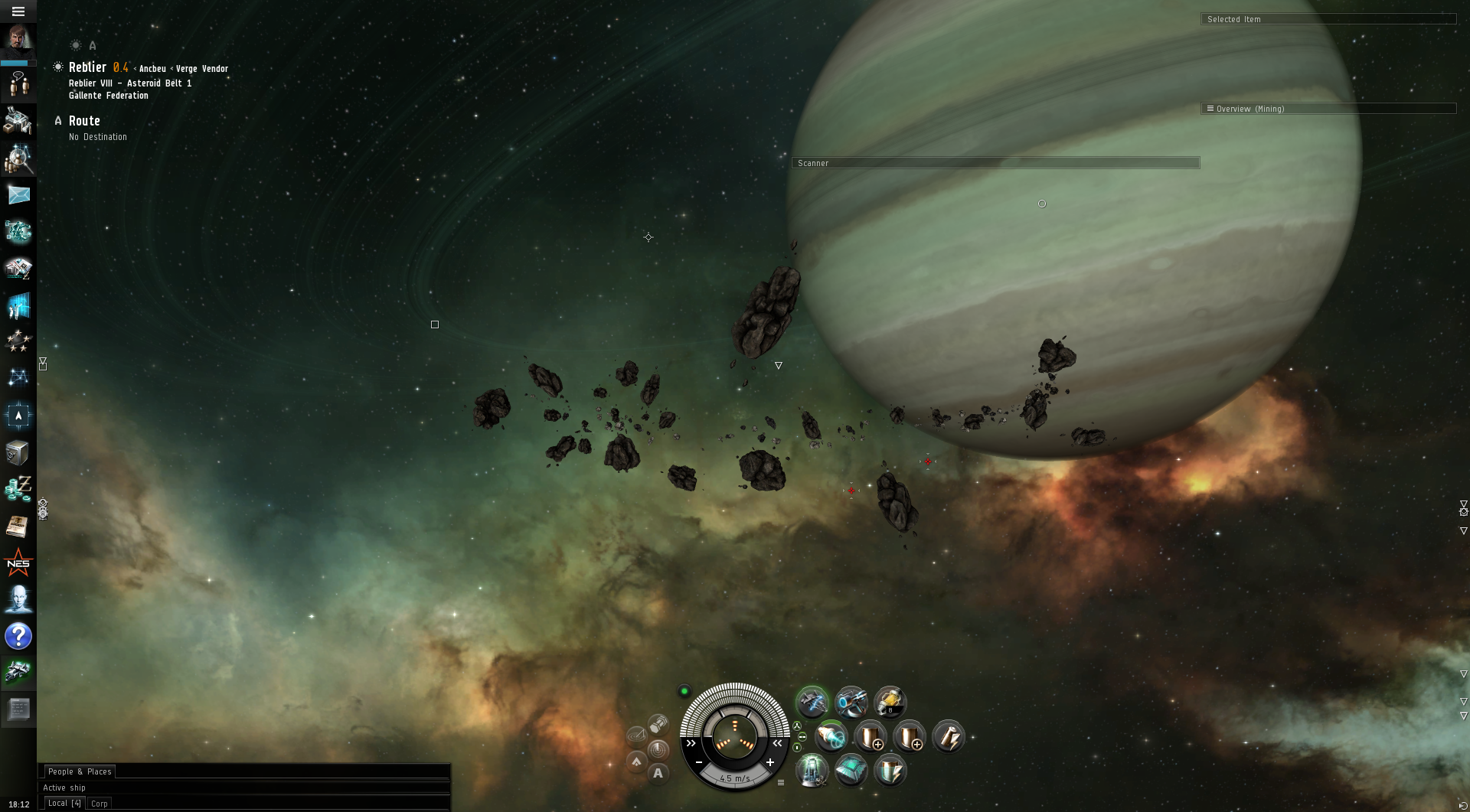Image resolution: width=1470 pixels, height=812 pixels.
Task: Open the Overview (Mining) panel header
Action: 1328,109
